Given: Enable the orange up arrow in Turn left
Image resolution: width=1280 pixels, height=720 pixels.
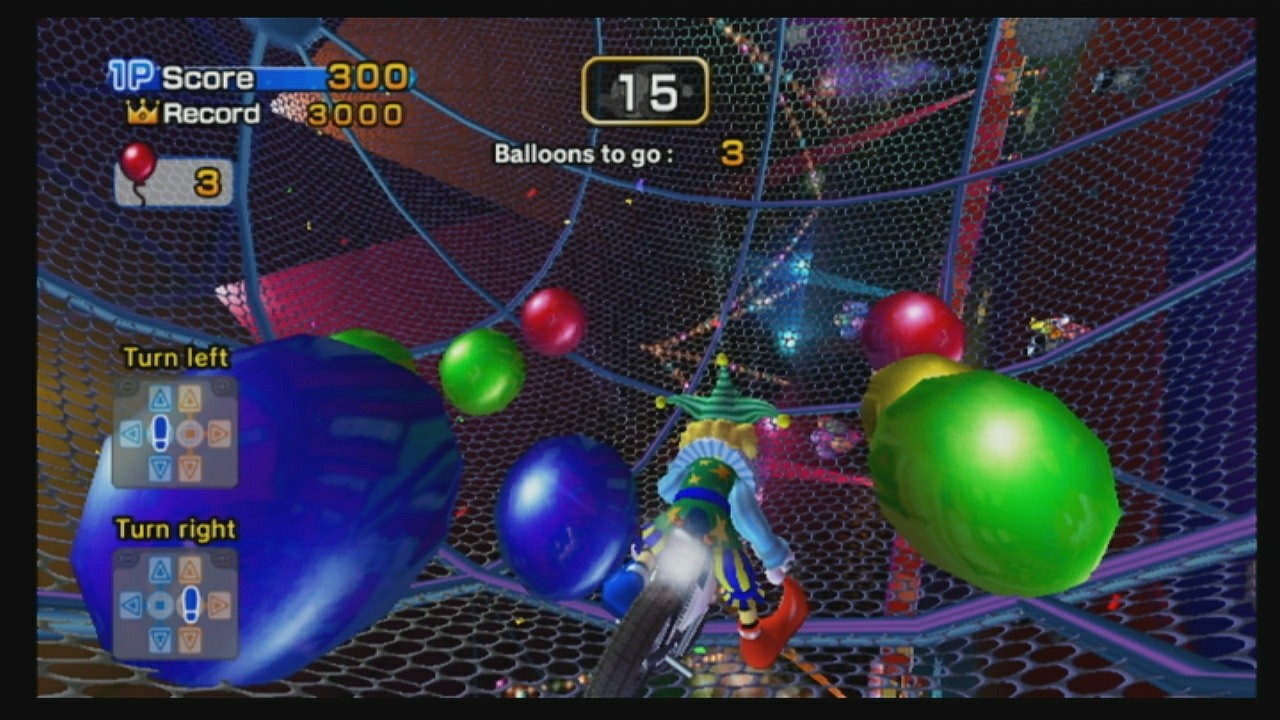Looking at the screenshot, I should pyautogui.click(x=190, y=399).
